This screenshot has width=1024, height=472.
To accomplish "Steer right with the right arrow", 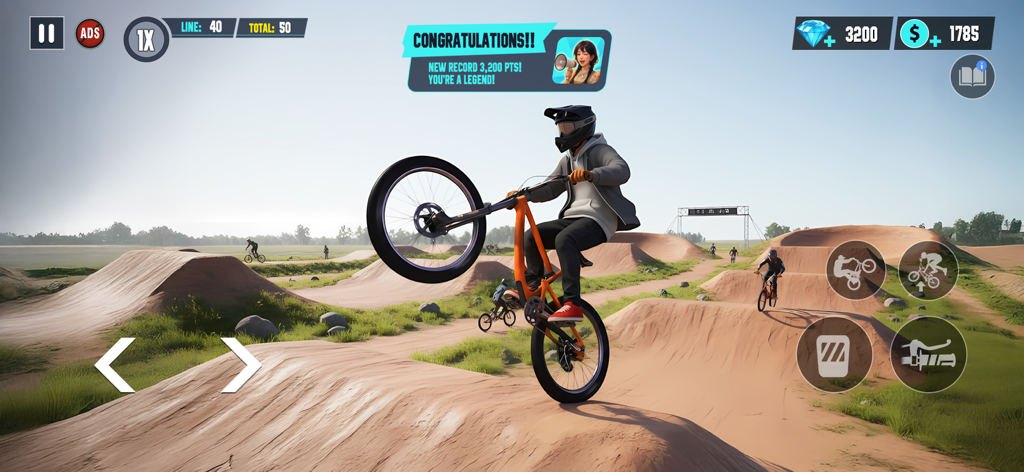I will pyautogui.click(x=241, y=365).
